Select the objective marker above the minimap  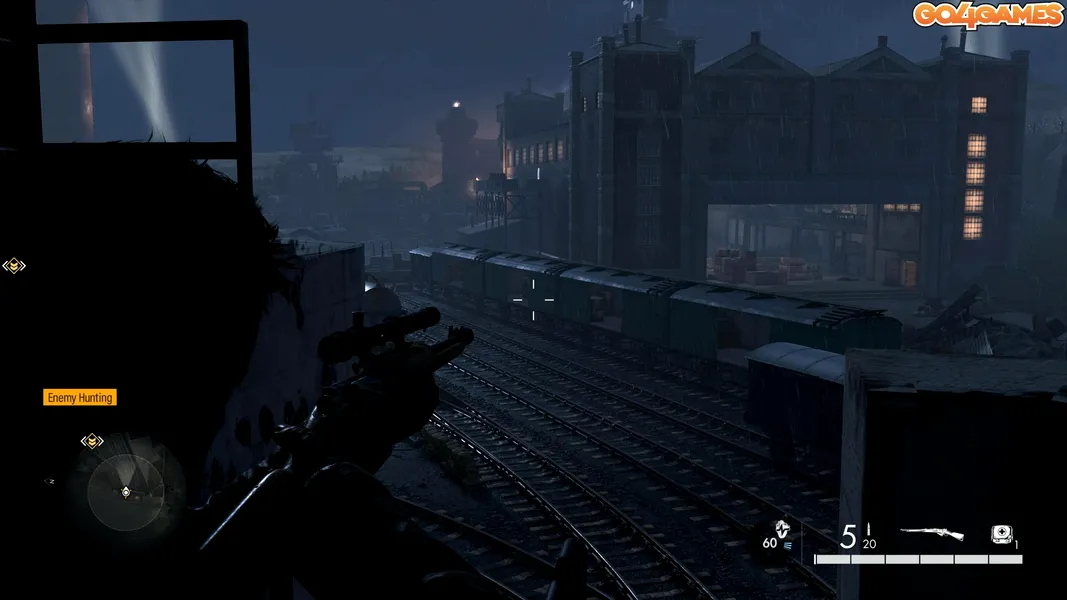(92, 440)
